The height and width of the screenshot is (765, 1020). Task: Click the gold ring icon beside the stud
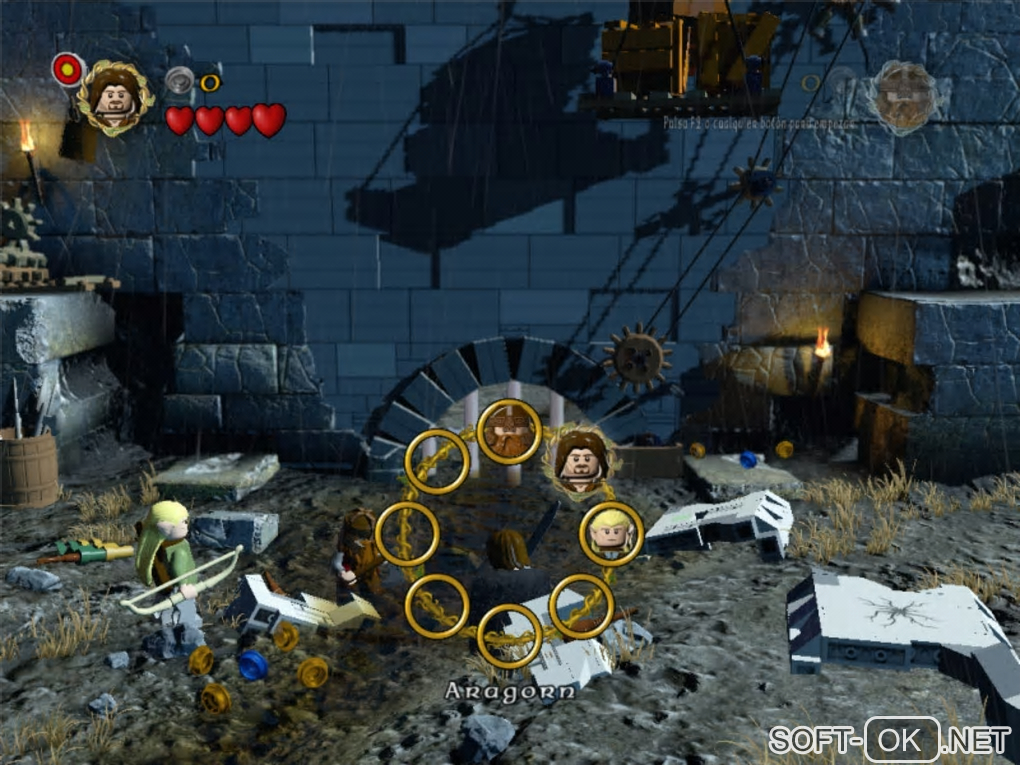pos(210,83)
